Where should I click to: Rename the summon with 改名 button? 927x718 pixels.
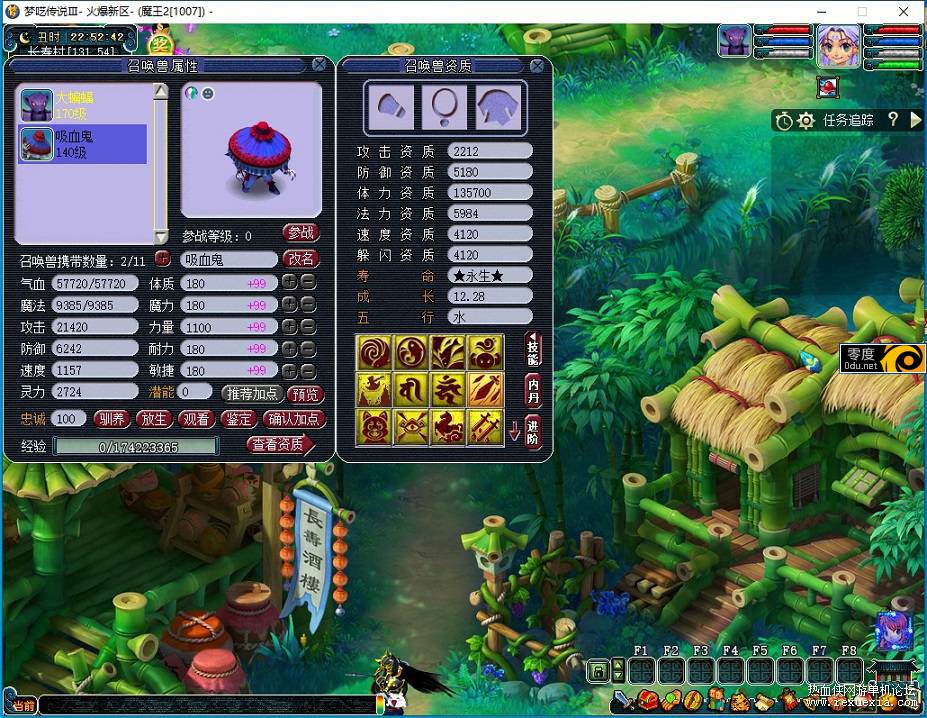pyautogui.click(x=301, y=259)
